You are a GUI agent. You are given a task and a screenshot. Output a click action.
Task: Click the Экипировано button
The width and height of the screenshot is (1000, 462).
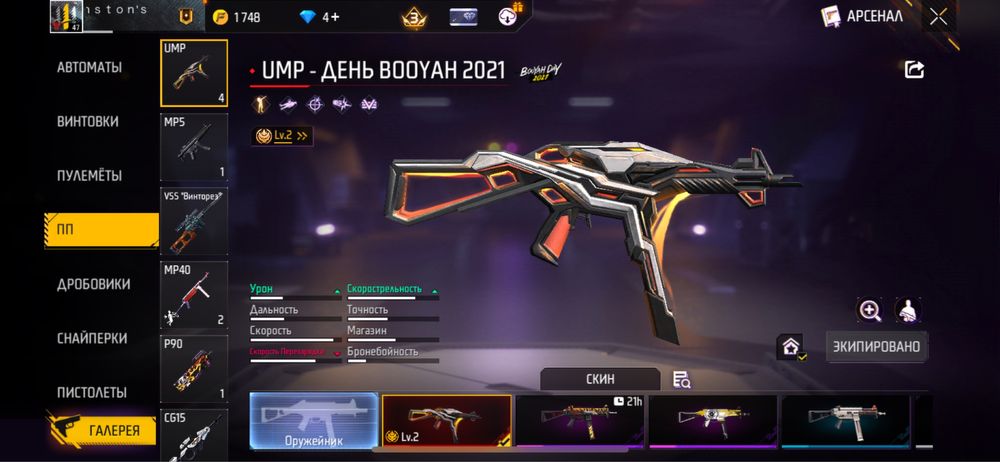coord(877,346)
